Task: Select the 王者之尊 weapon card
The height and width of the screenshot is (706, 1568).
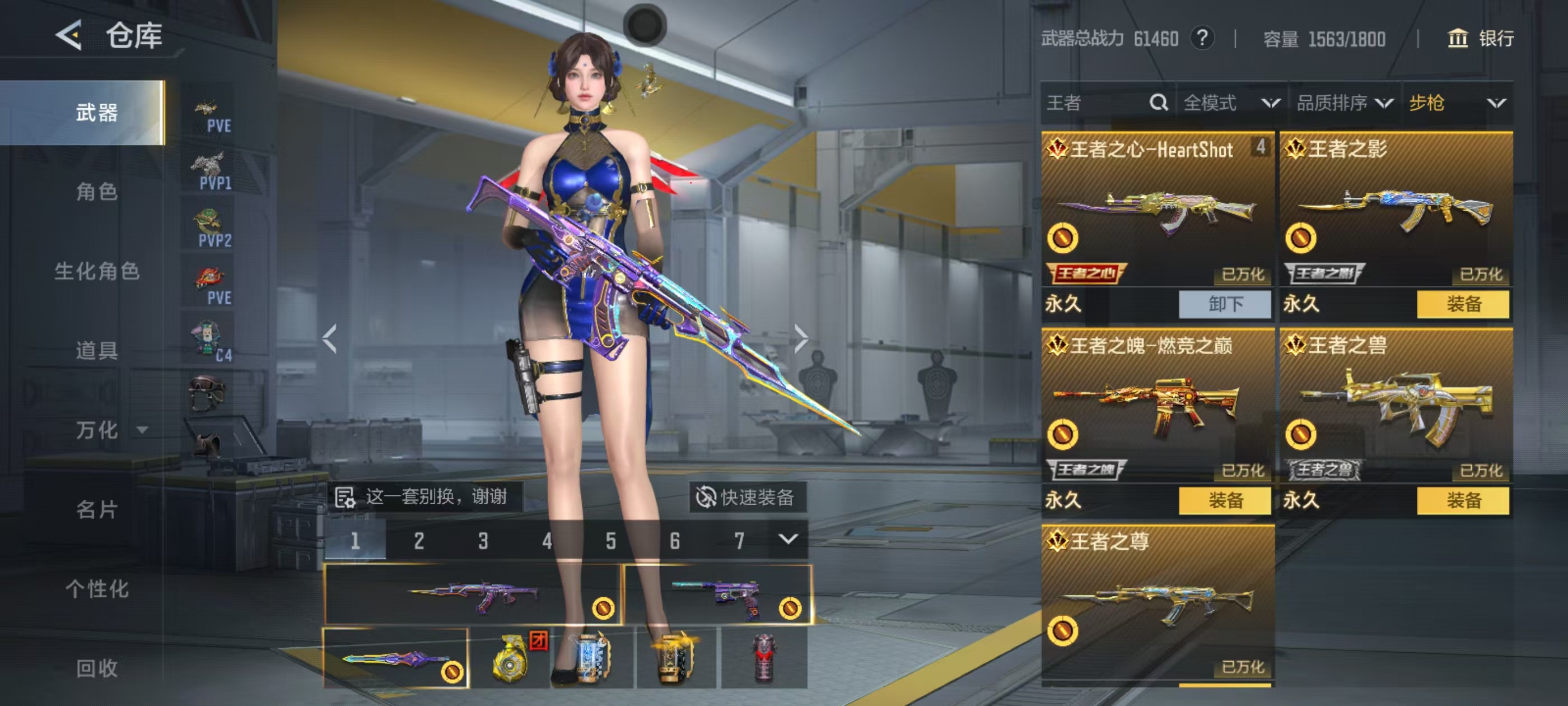Action: [1157, 603]
